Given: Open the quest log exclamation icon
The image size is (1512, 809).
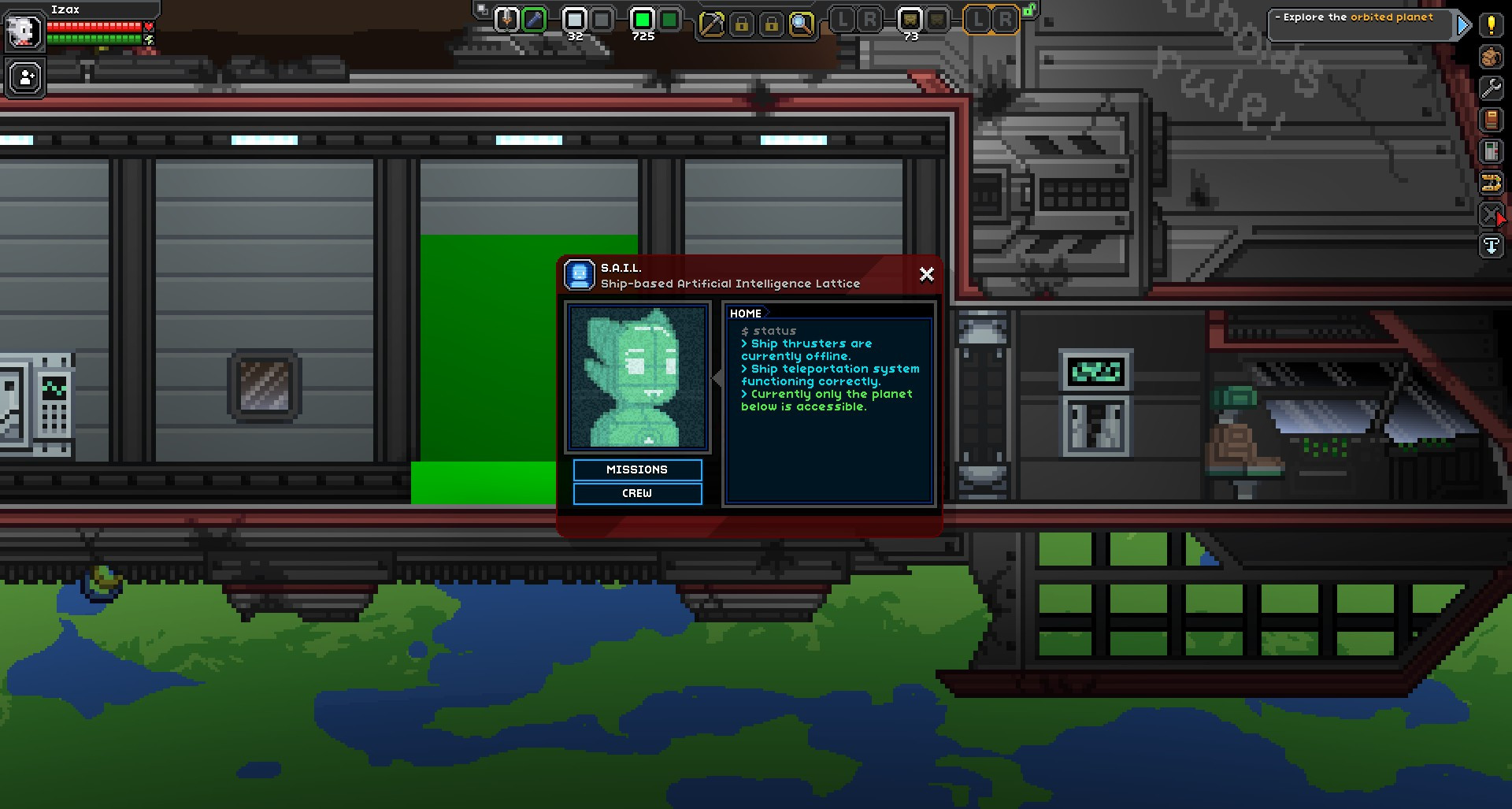Looking at the screenshot, I should (x=1491, y=25).
